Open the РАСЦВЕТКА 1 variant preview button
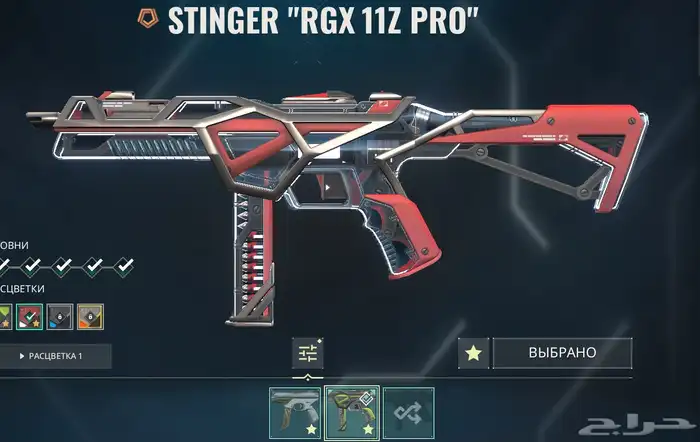 54,356
